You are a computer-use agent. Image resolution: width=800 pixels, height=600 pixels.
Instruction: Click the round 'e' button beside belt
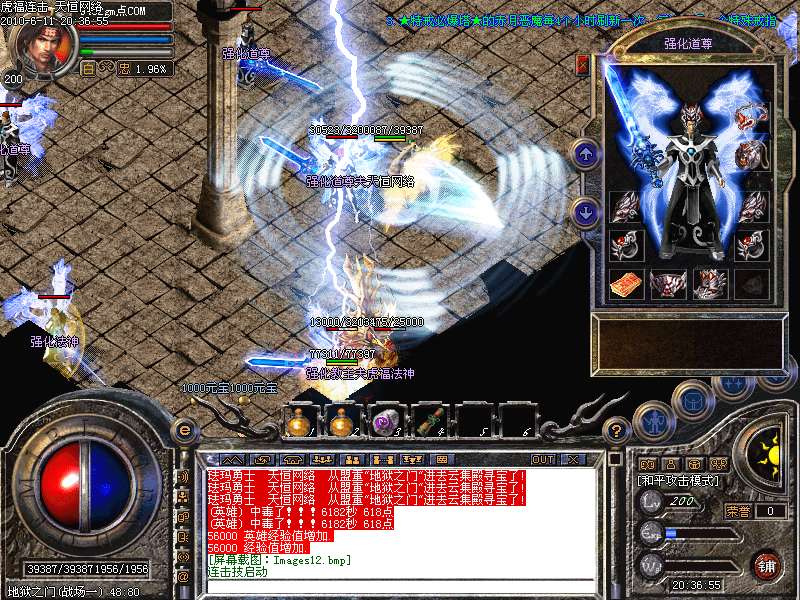coord(184,430)
